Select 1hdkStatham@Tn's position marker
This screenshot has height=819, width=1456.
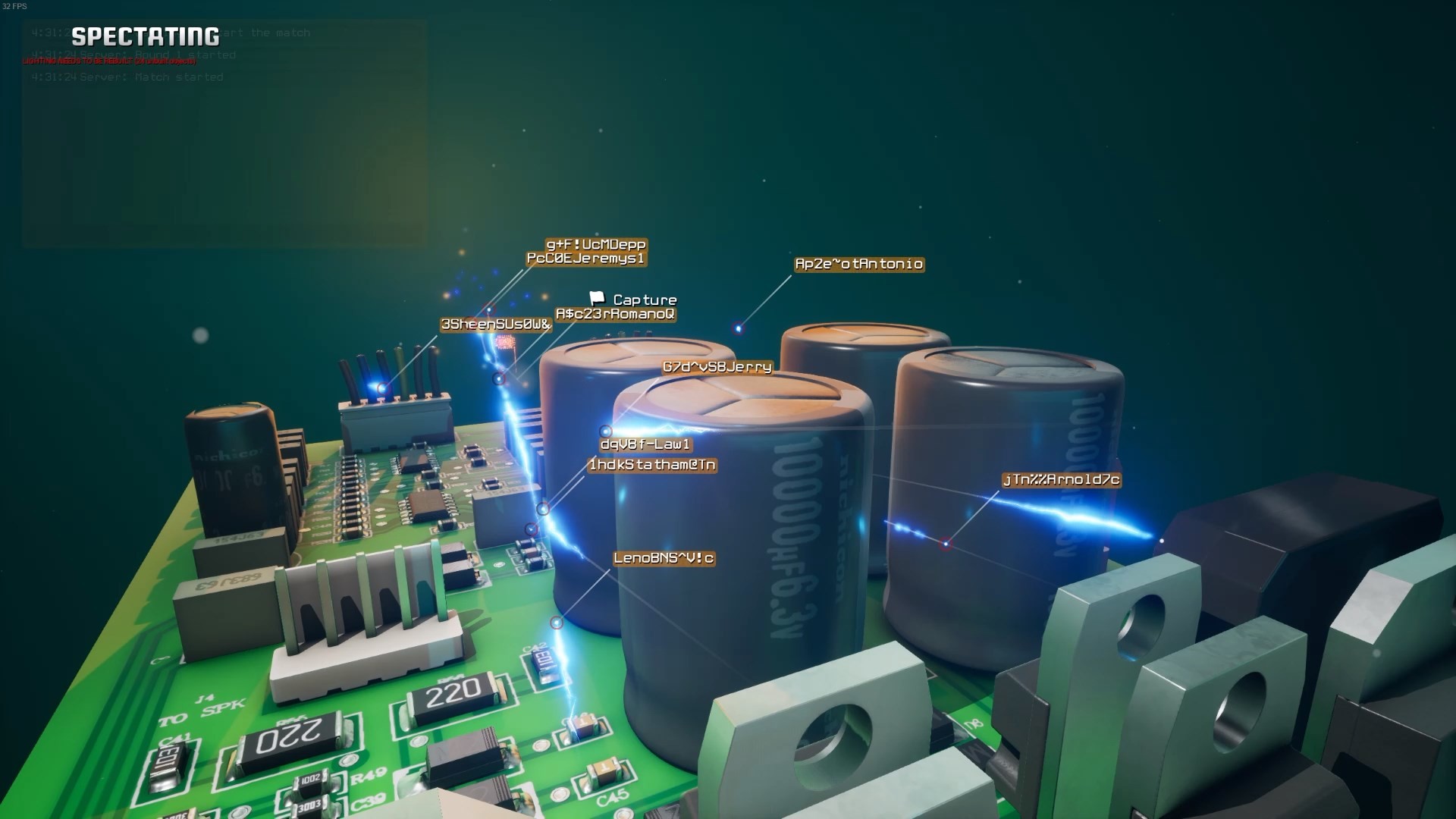pyautogui.click(x=543, y=508)
